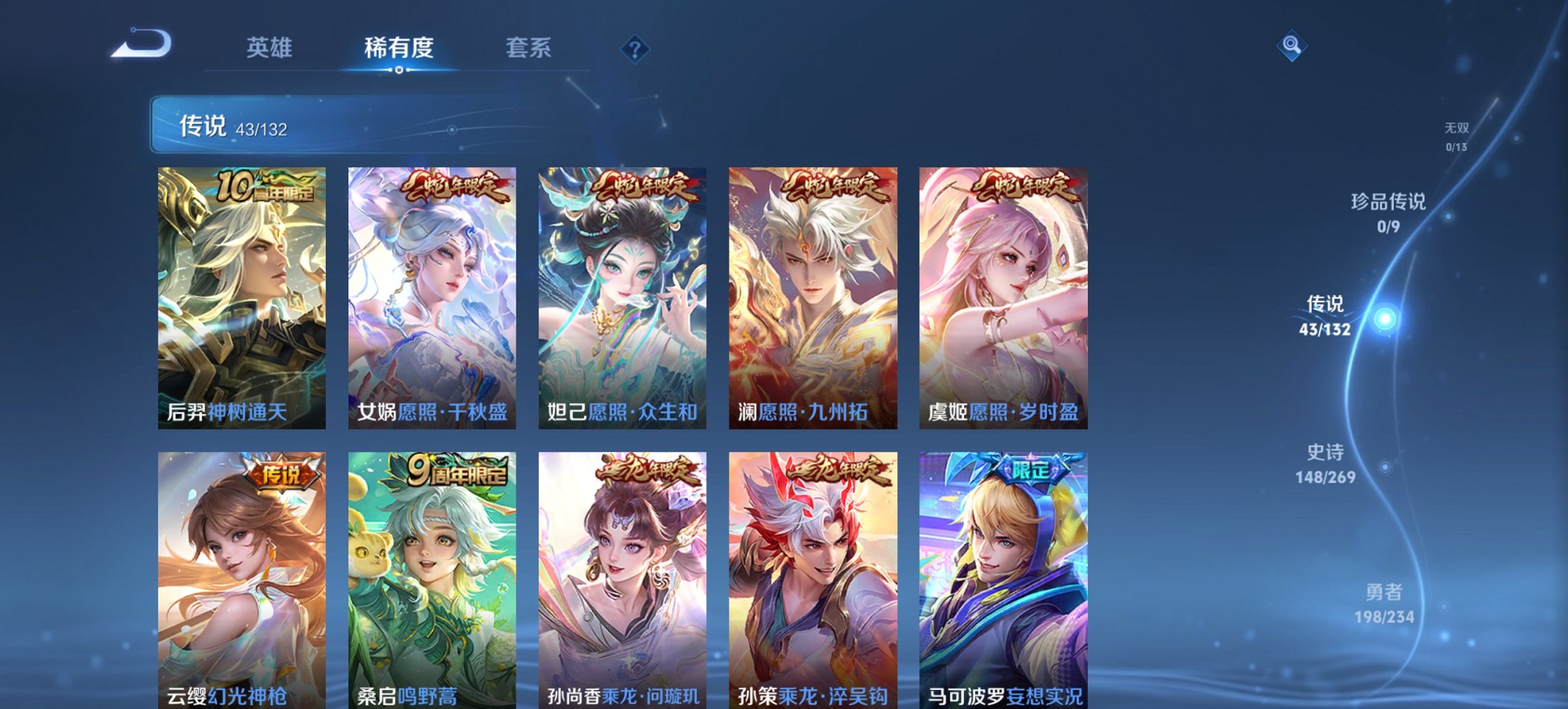1568x709 pixels.
Task: Switch to the 英雄 tab
Action: click(x=271, y=48)
